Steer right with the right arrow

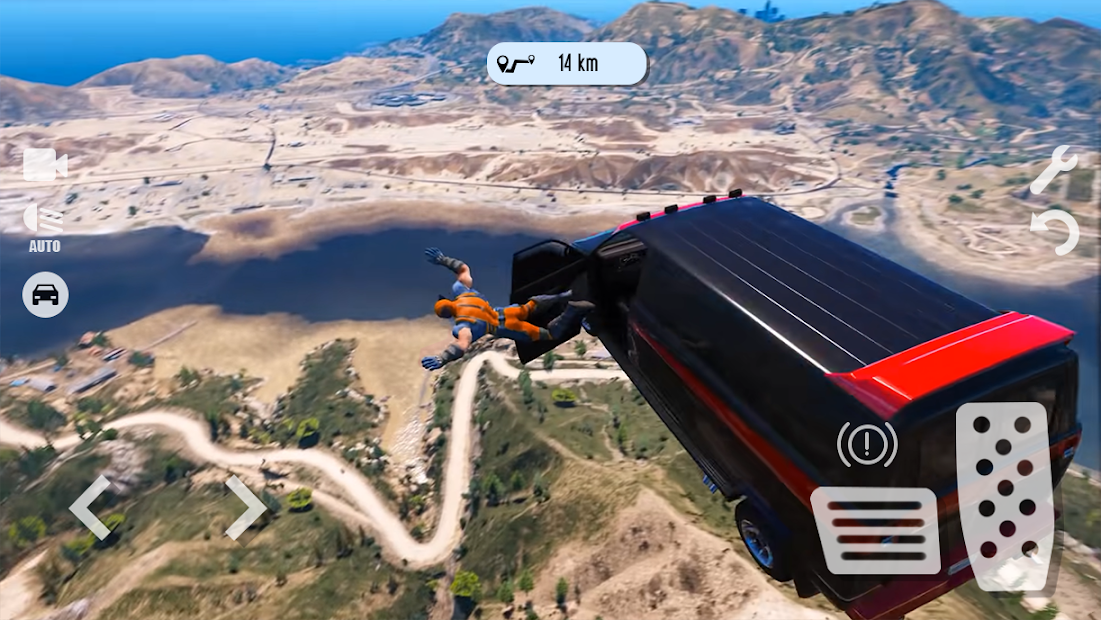[244, 507]
